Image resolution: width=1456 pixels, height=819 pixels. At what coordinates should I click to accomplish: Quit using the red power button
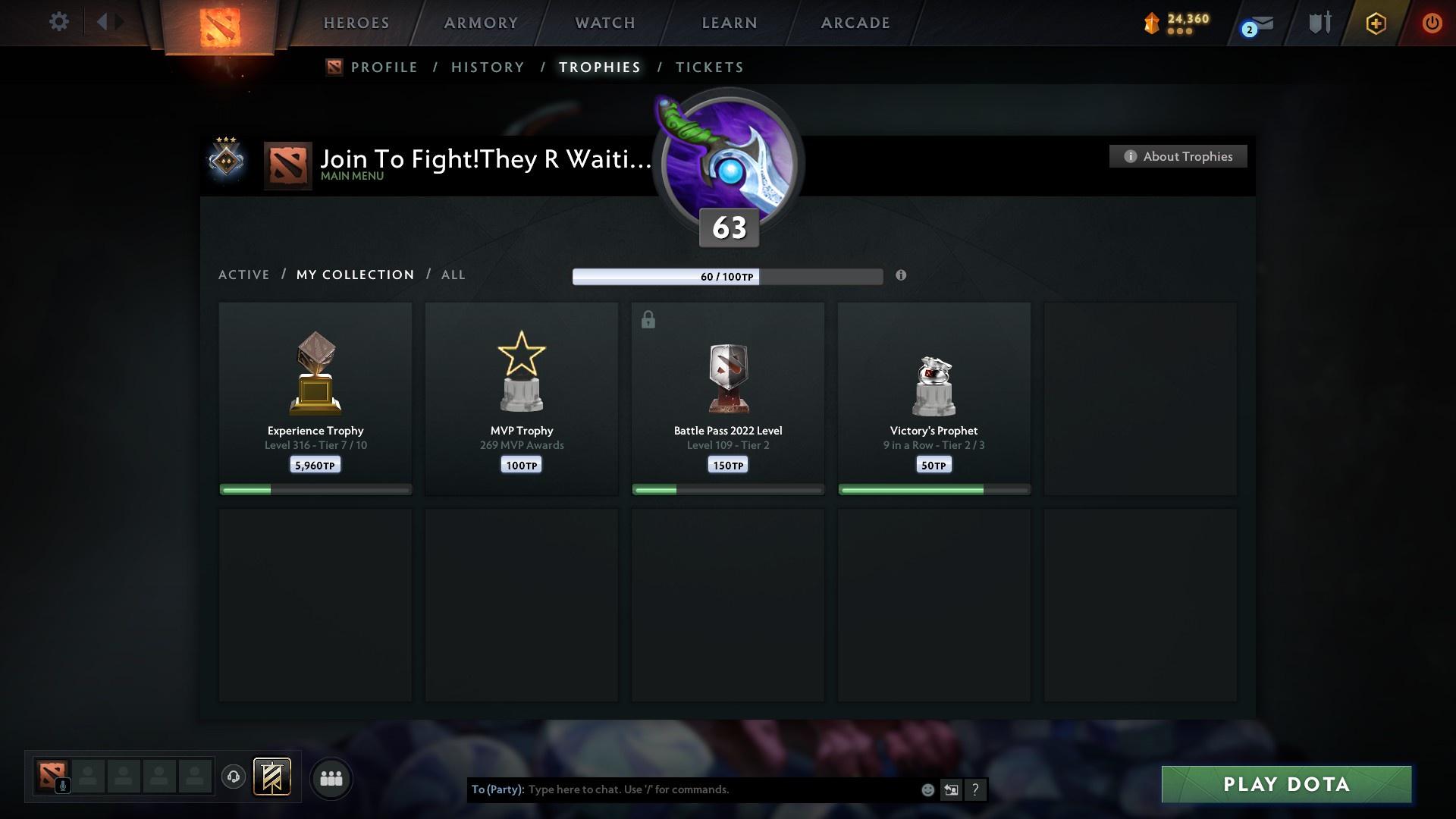(1432, 23)
